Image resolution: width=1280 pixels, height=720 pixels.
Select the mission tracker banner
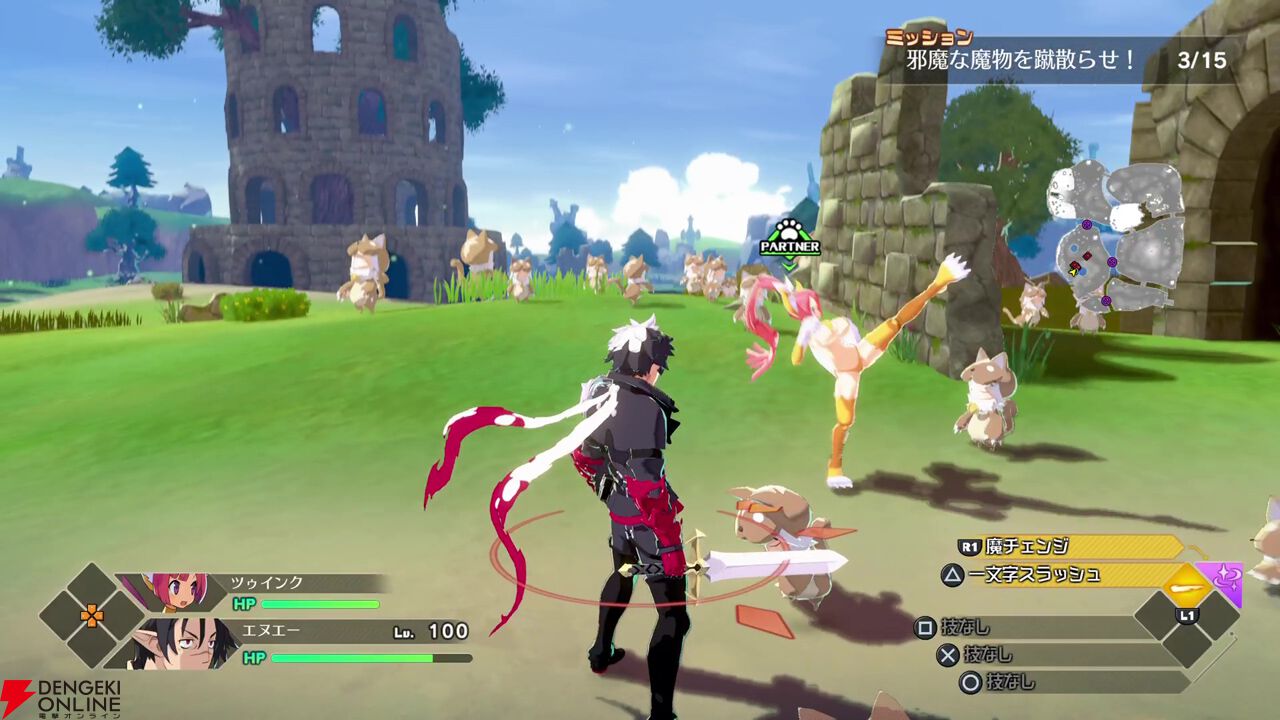(x=1062, y=59)
